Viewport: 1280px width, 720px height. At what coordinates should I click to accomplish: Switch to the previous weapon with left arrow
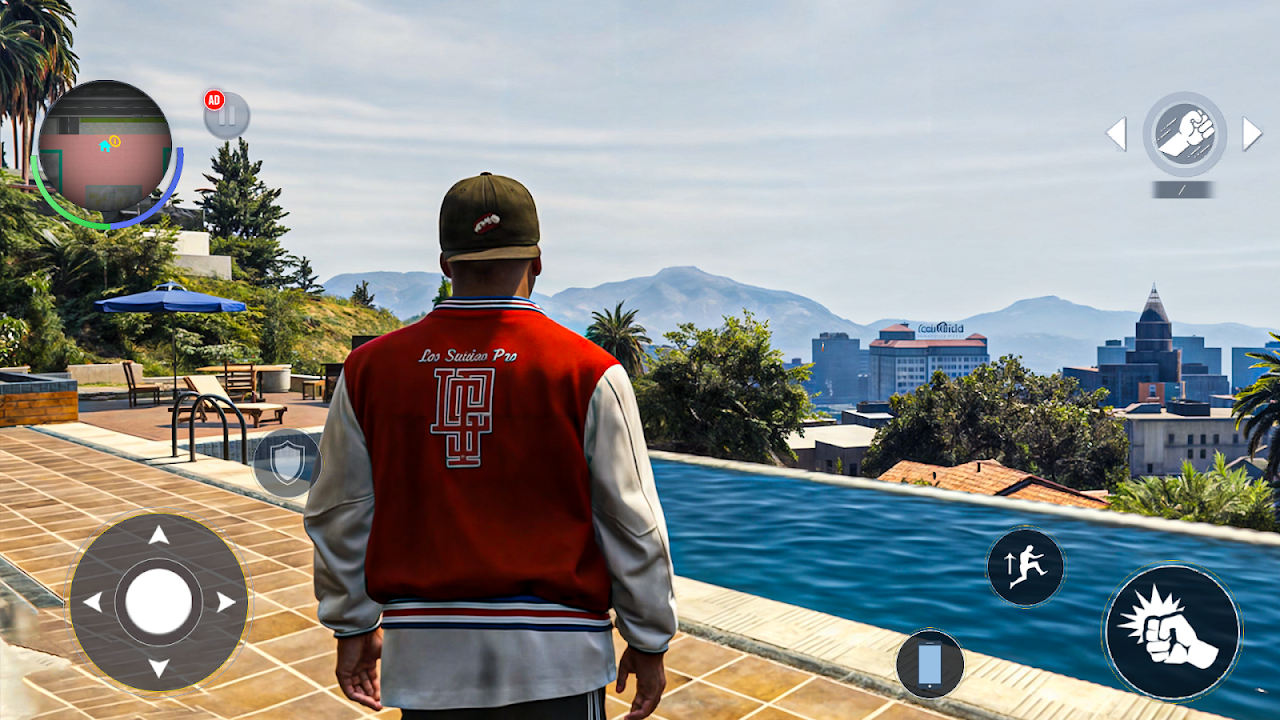coord(1117,134)
